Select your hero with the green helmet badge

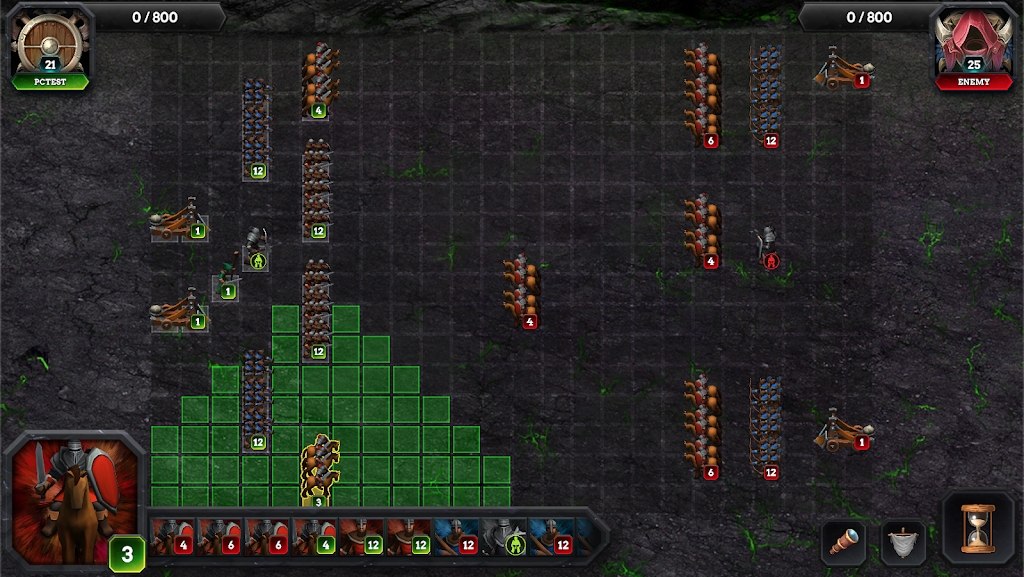[256, 249]
